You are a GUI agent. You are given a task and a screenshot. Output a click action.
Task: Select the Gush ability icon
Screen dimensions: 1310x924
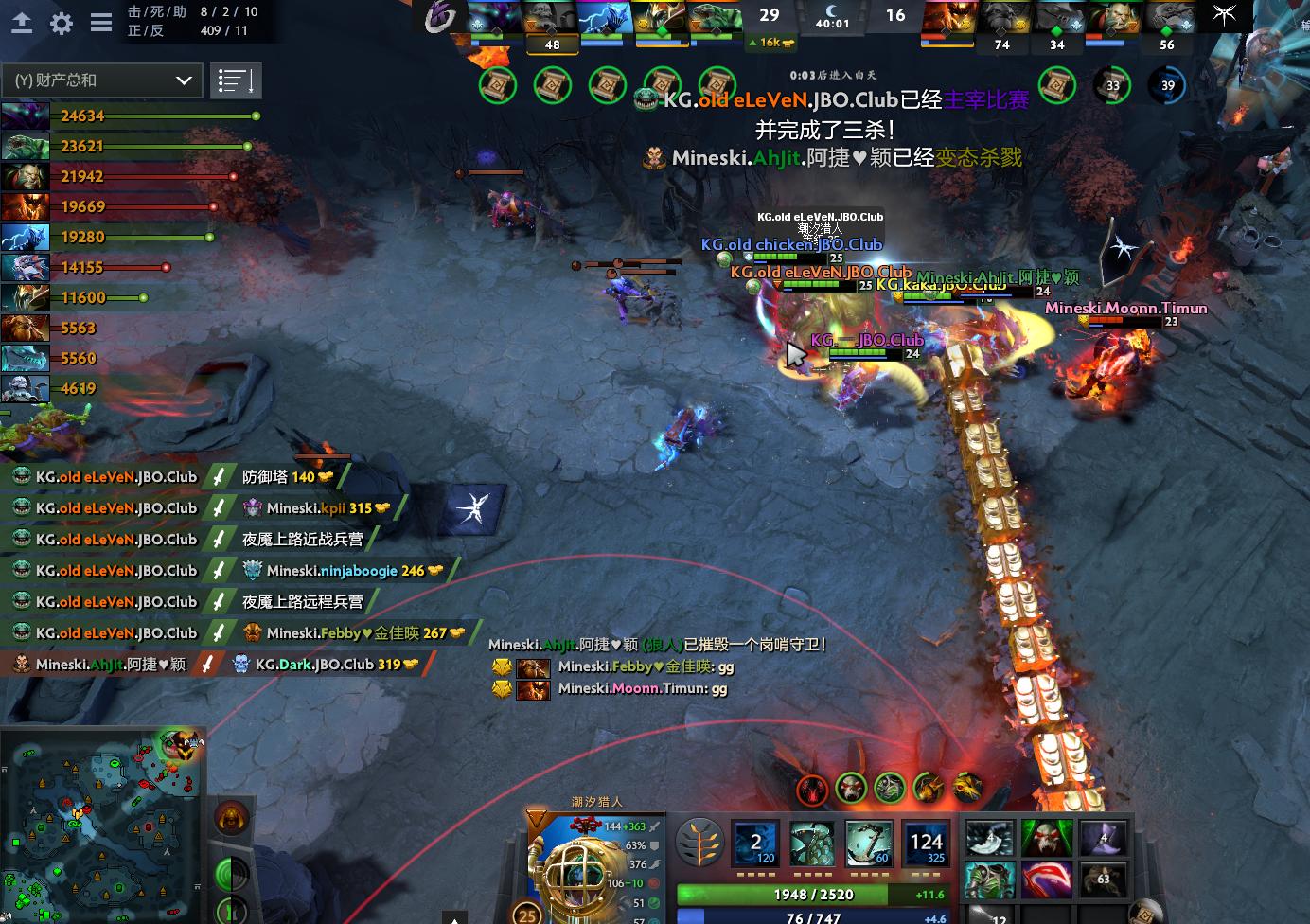(755, 843)
